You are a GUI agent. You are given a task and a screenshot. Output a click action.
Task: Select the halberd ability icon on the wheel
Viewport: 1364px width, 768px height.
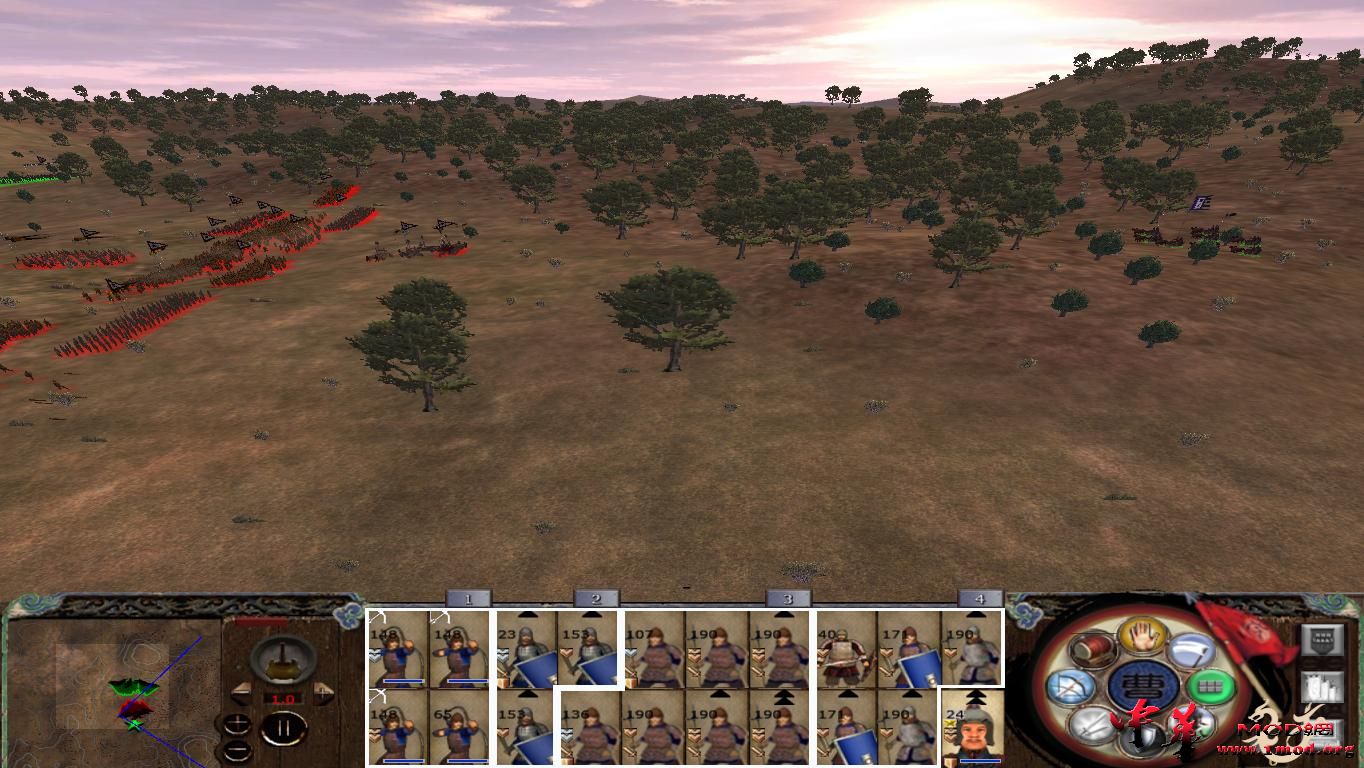(1190, 649)
